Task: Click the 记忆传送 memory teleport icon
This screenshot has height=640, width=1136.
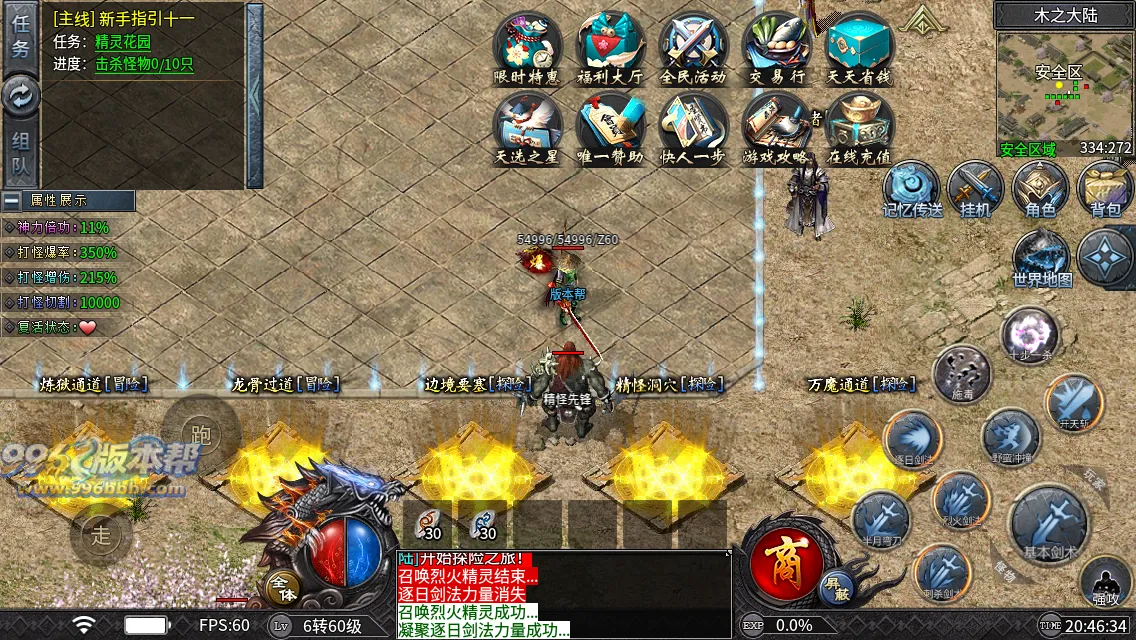Action: tap(911, 188)
